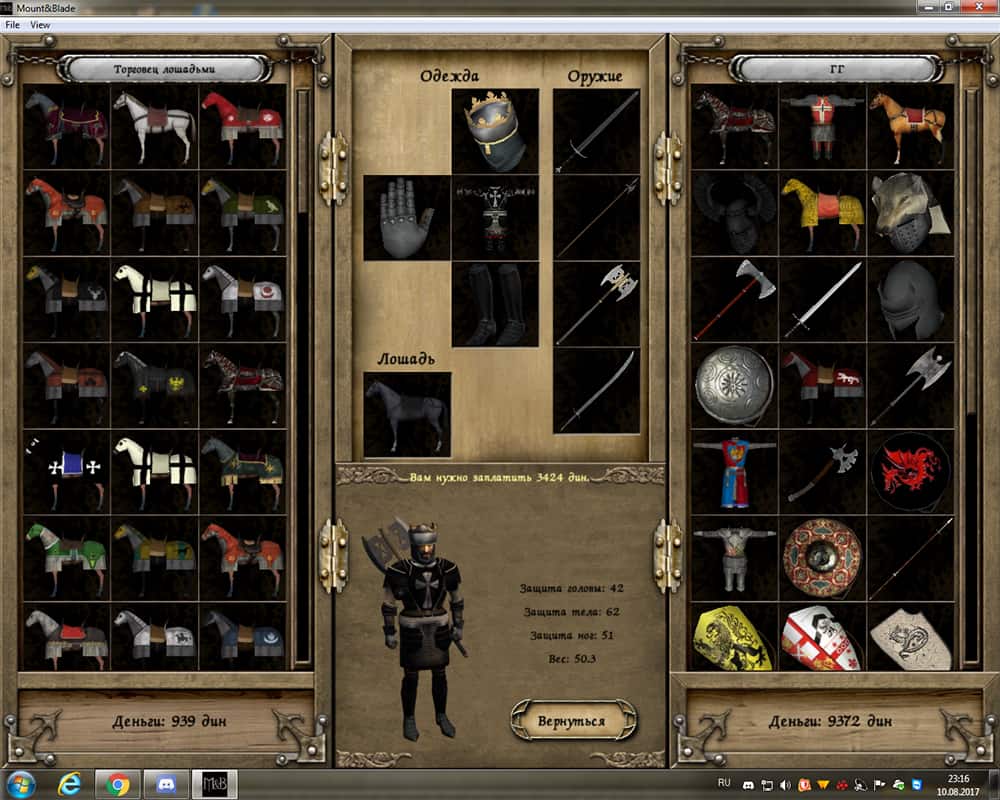Choose the equipped black boots slot

tap(495, 304)
